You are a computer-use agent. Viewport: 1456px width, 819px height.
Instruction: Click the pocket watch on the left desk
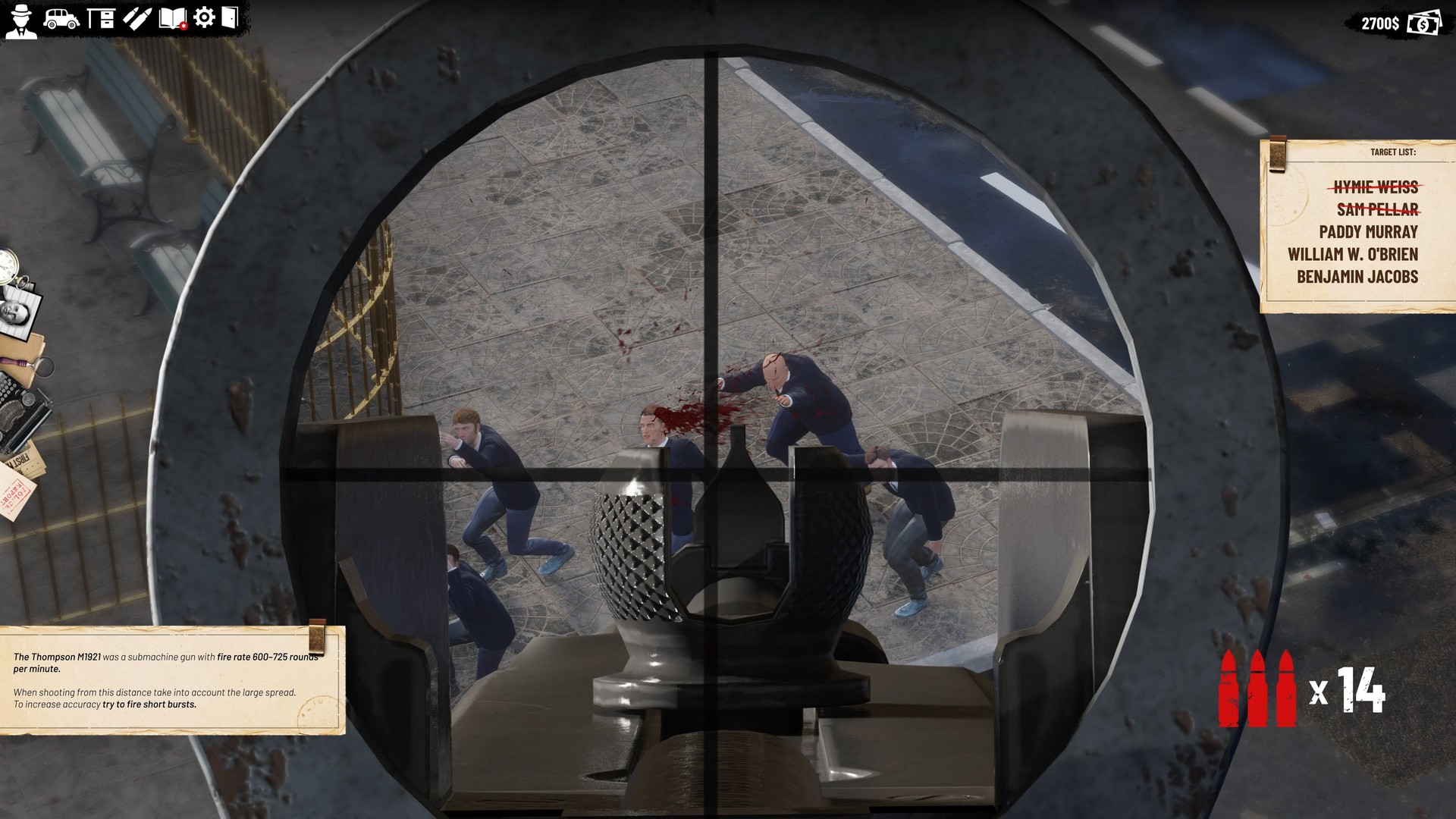8,265
